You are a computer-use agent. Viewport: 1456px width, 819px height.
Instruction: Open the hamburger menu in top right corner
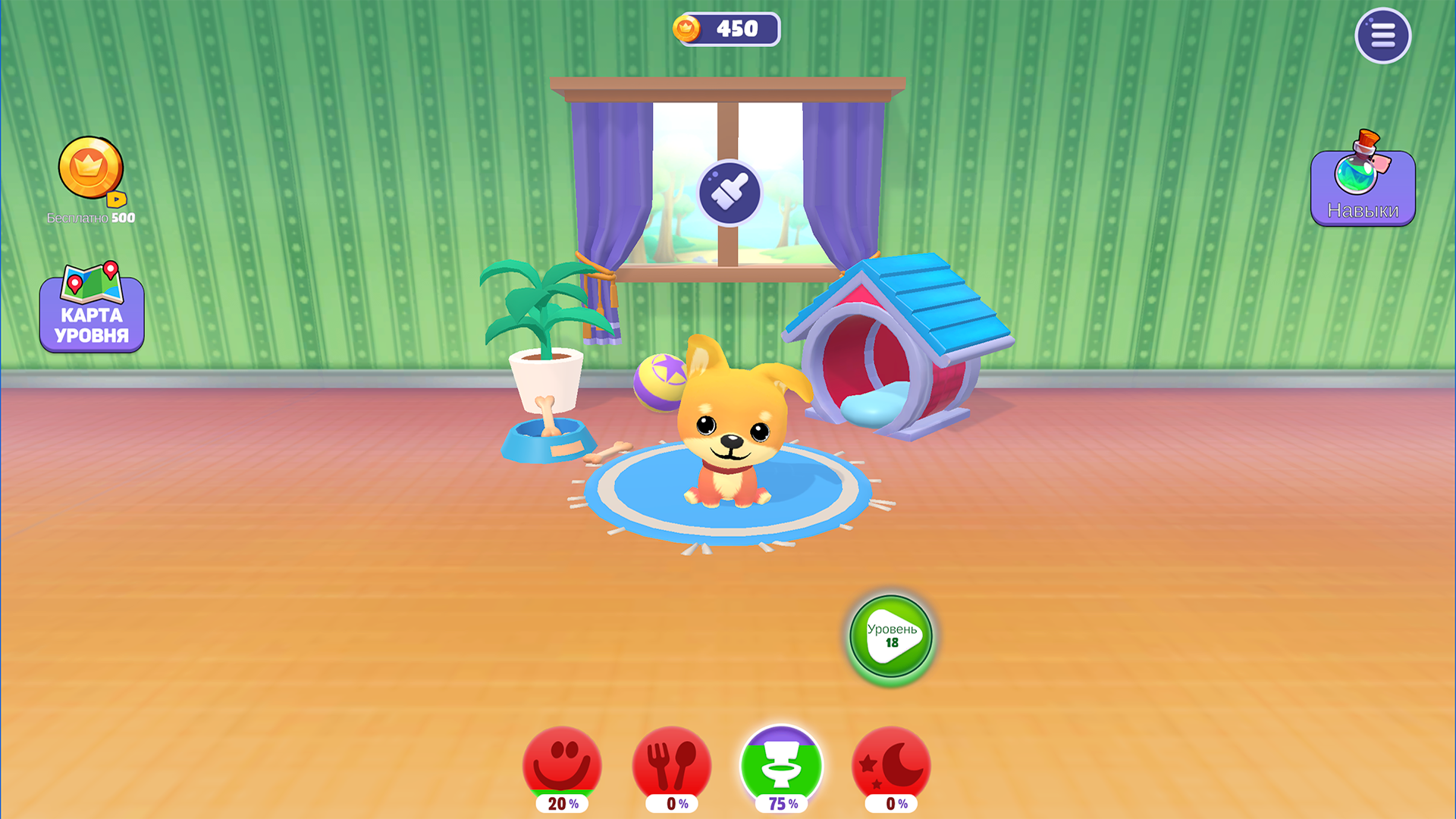pos(1383,35)
